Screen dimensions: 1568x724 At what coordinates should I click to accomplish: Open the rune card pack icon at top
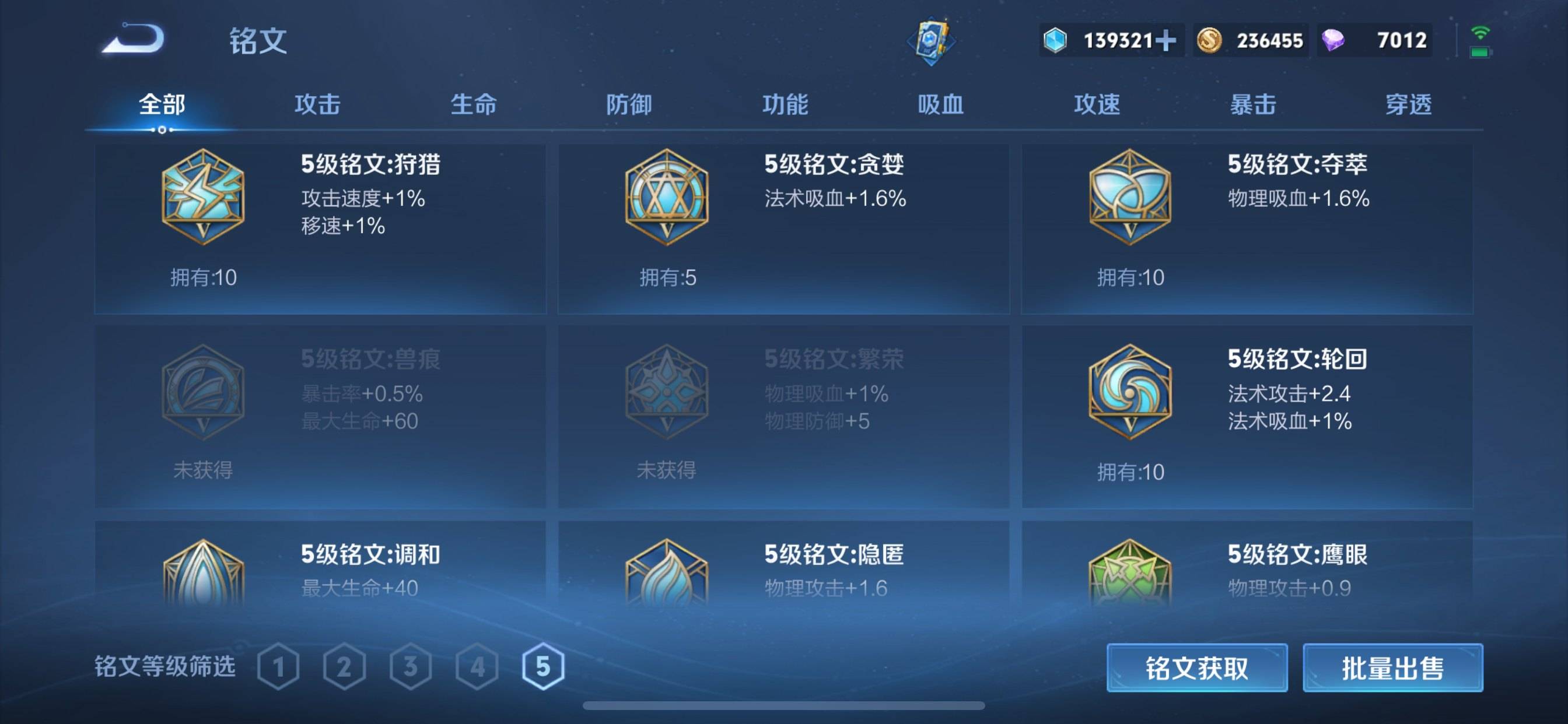click(933, 41)
